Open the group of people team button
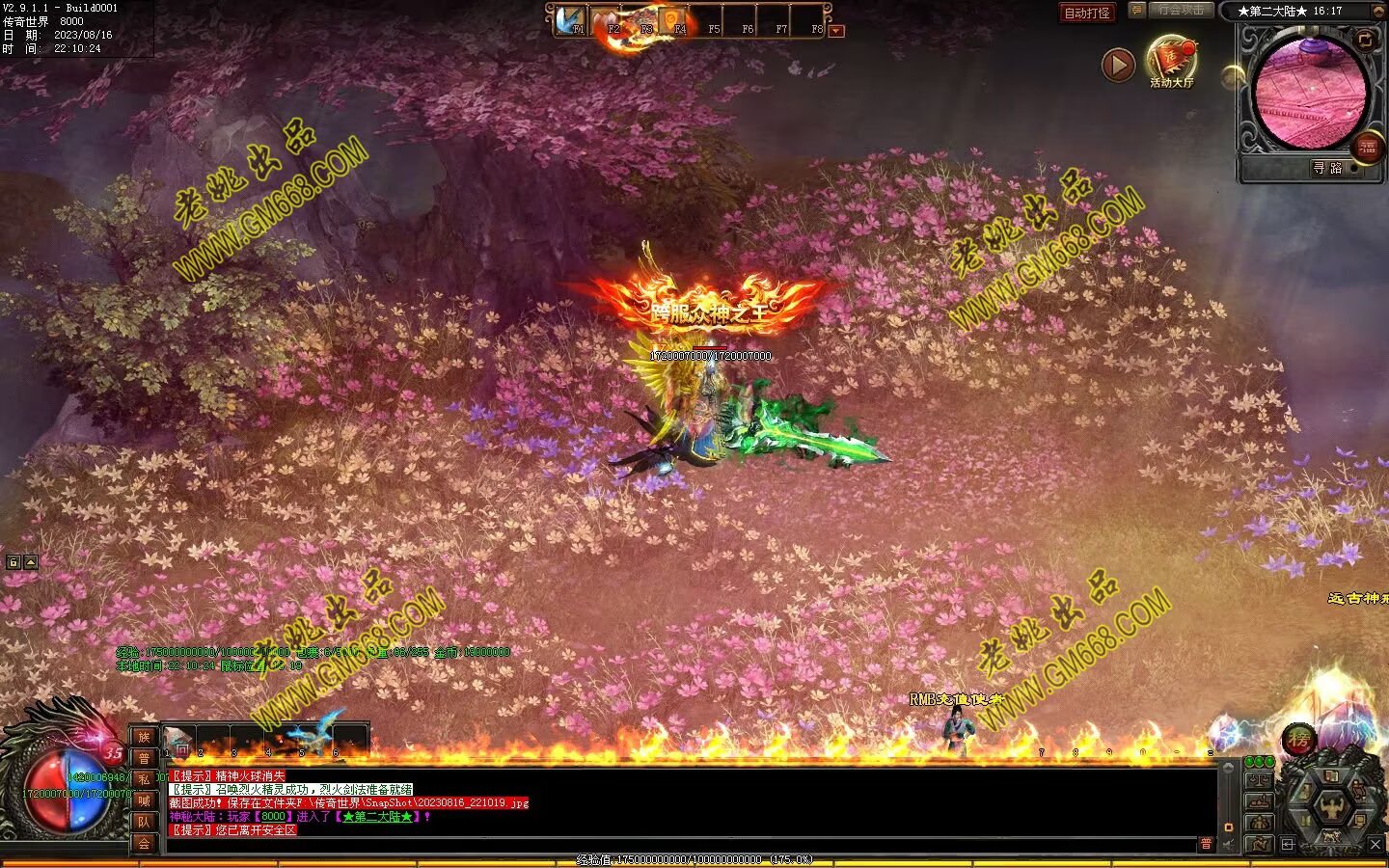This screenshot has width=1389, height=868. 1259,823
